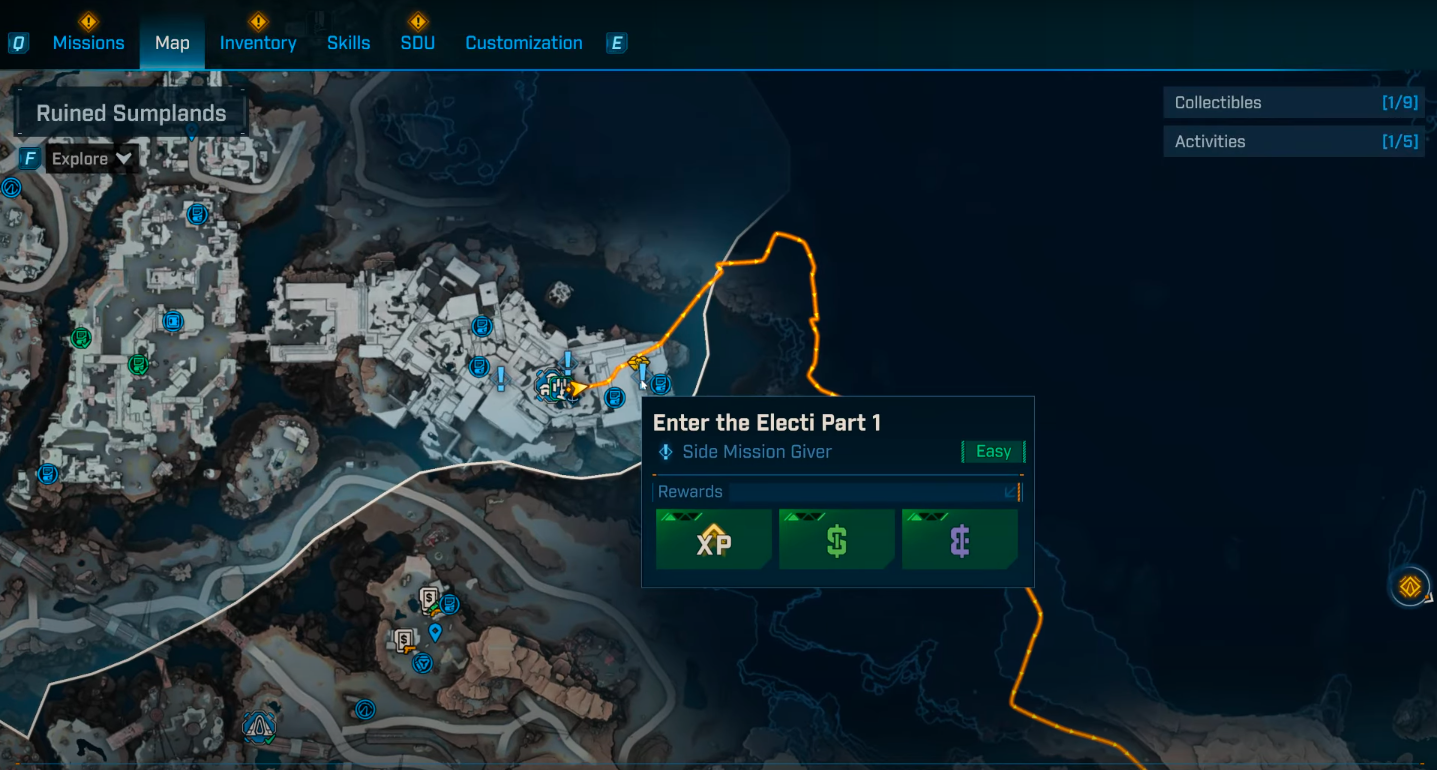Go to the Skills tab

pos(348,43)
